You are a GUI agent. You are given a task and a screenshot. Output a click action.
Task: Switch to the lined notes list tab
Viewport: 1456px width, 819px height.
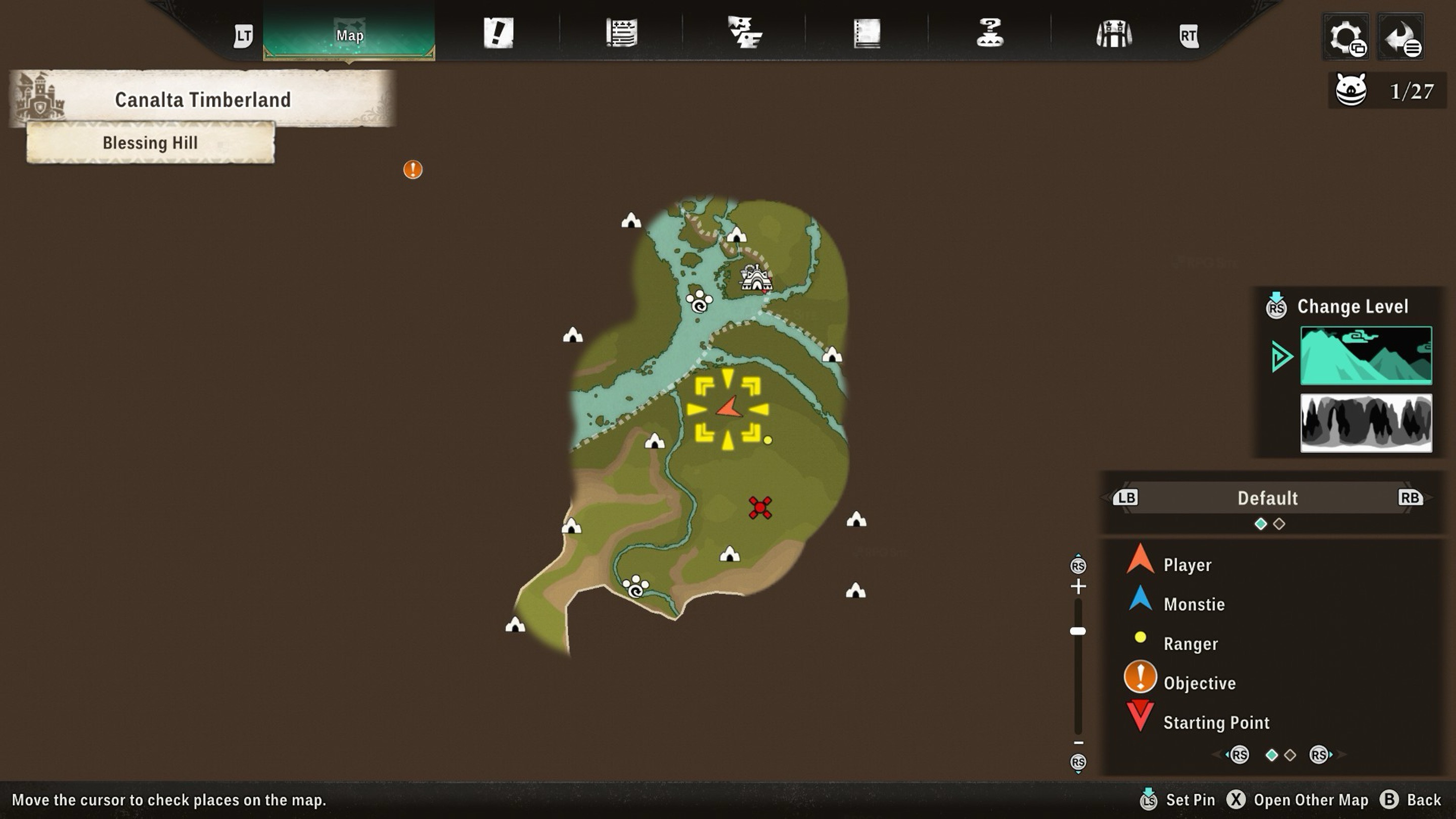pos(622,33)
